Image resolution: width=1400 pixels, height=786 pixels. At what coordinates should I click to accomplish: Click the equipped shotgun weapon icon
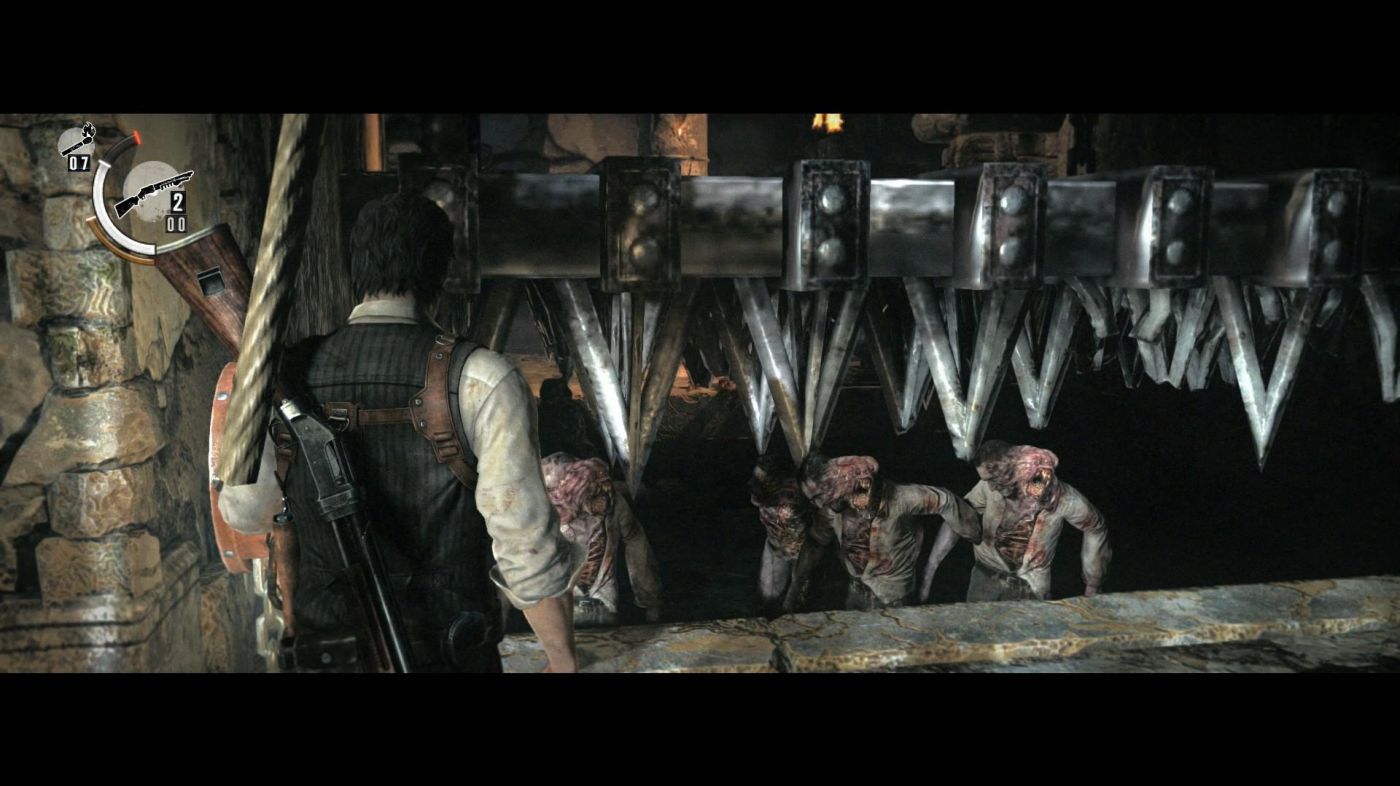[x=152, y=193]
